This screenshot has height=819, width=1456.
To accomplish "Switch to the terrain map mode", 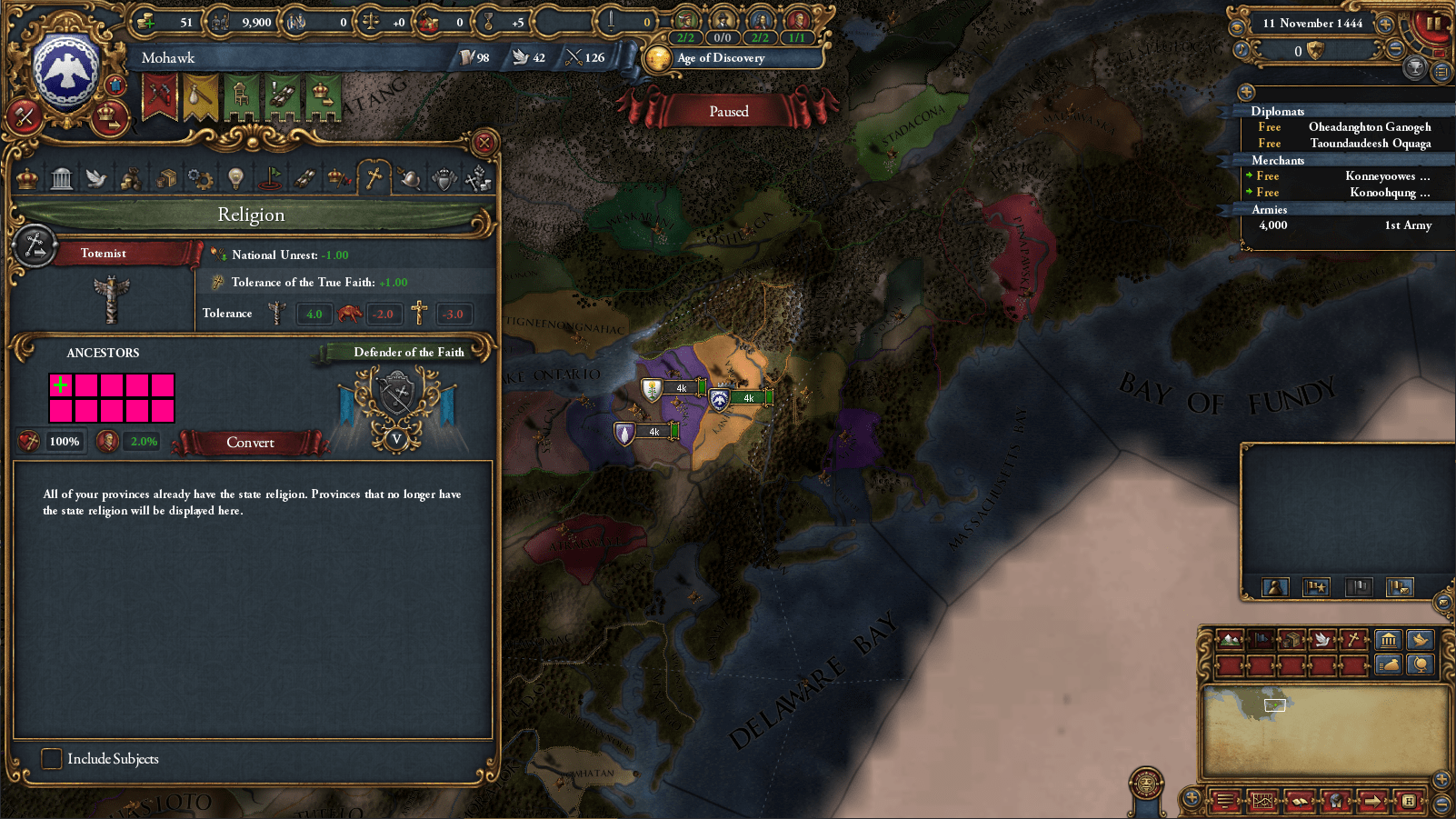I will pyautogui.click(x=1230, y=640).
